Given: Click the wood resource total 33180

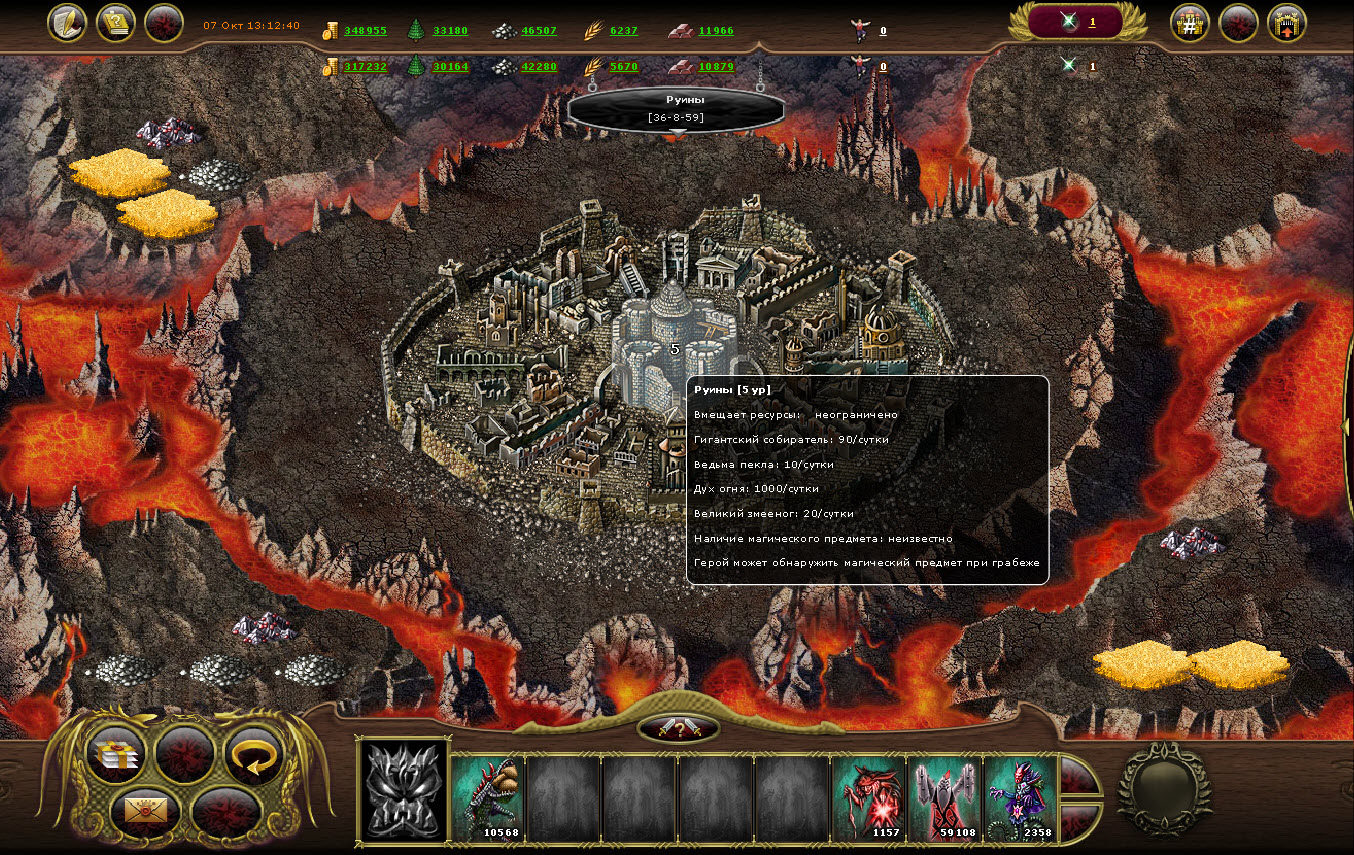Looking at the screenshot, I should [x=450, y=31].
